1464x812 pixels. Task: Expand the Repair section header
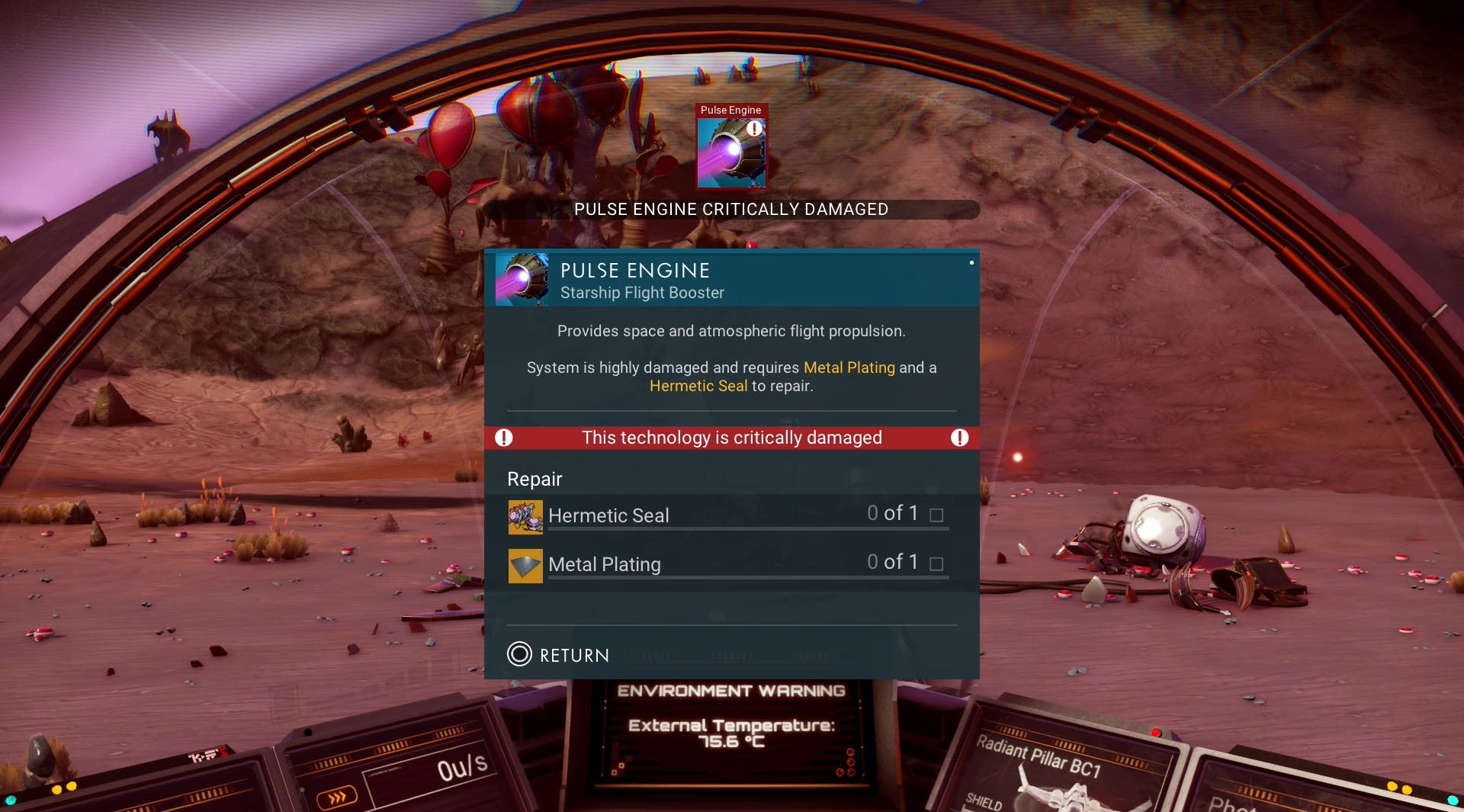[x=535, y=479]
